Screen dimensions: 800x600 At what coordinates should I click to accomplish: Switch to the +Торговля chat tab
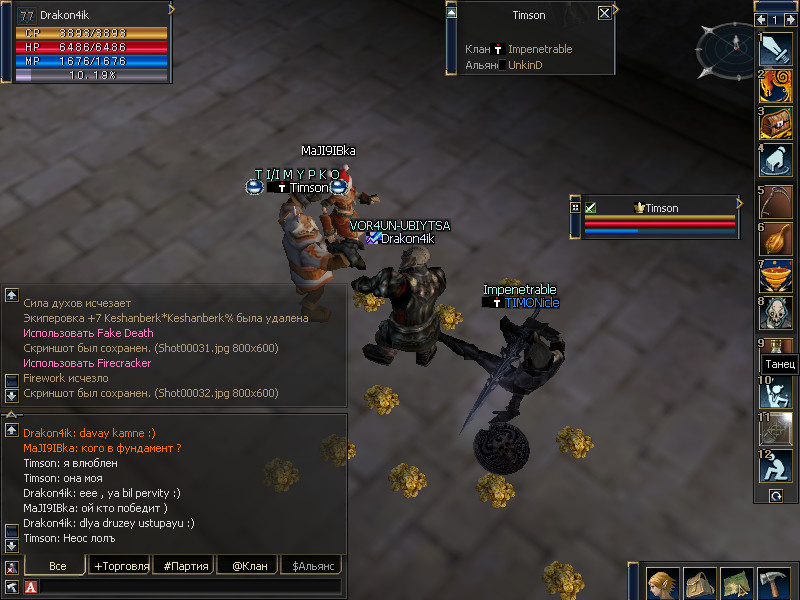pos(121,566)
